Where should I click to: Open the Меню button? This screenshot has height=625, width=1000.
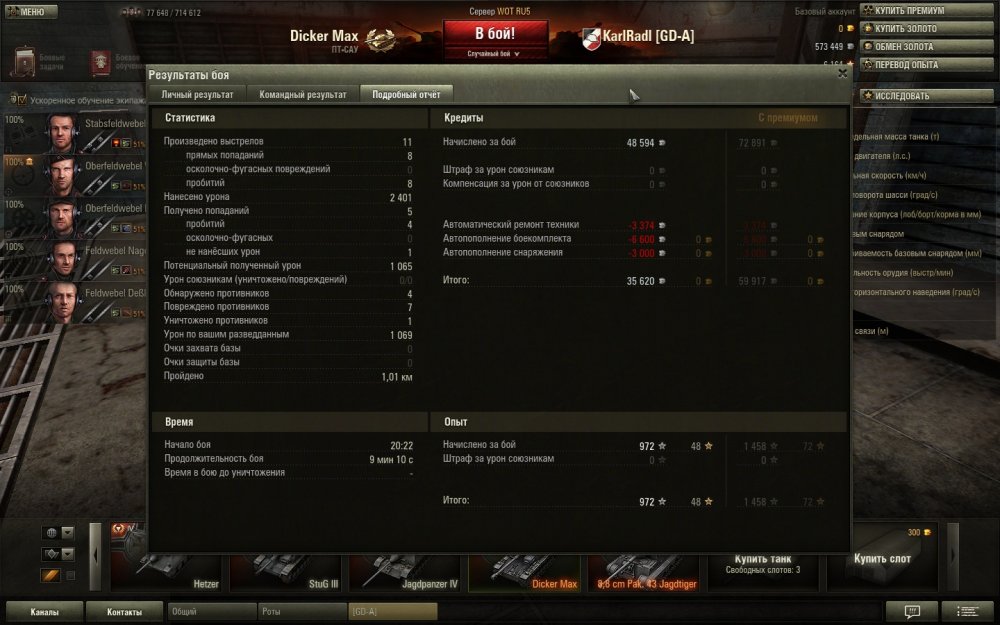point(30,12)
